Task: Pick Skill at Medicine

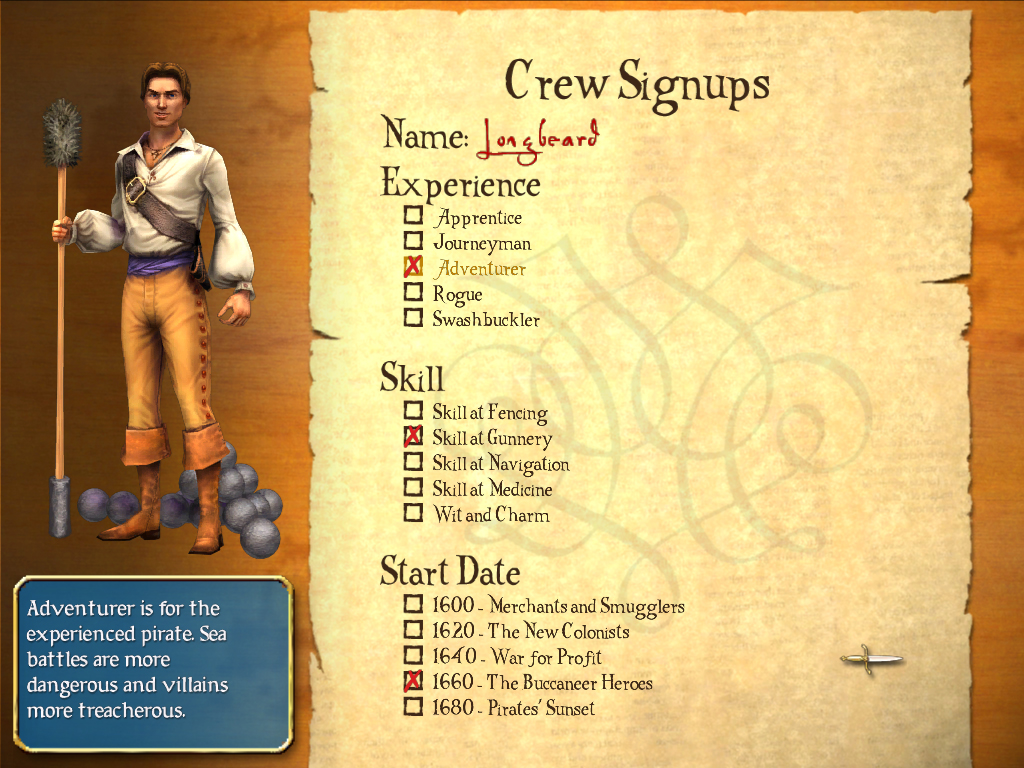Action: 413,489
